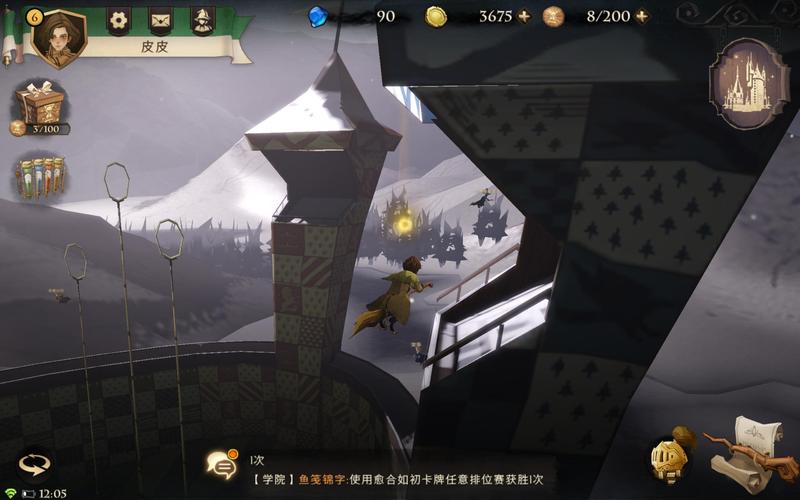Tap the blue gem currency icon
The width and height of the screenshot is (800, 500).
pos(318,16)
